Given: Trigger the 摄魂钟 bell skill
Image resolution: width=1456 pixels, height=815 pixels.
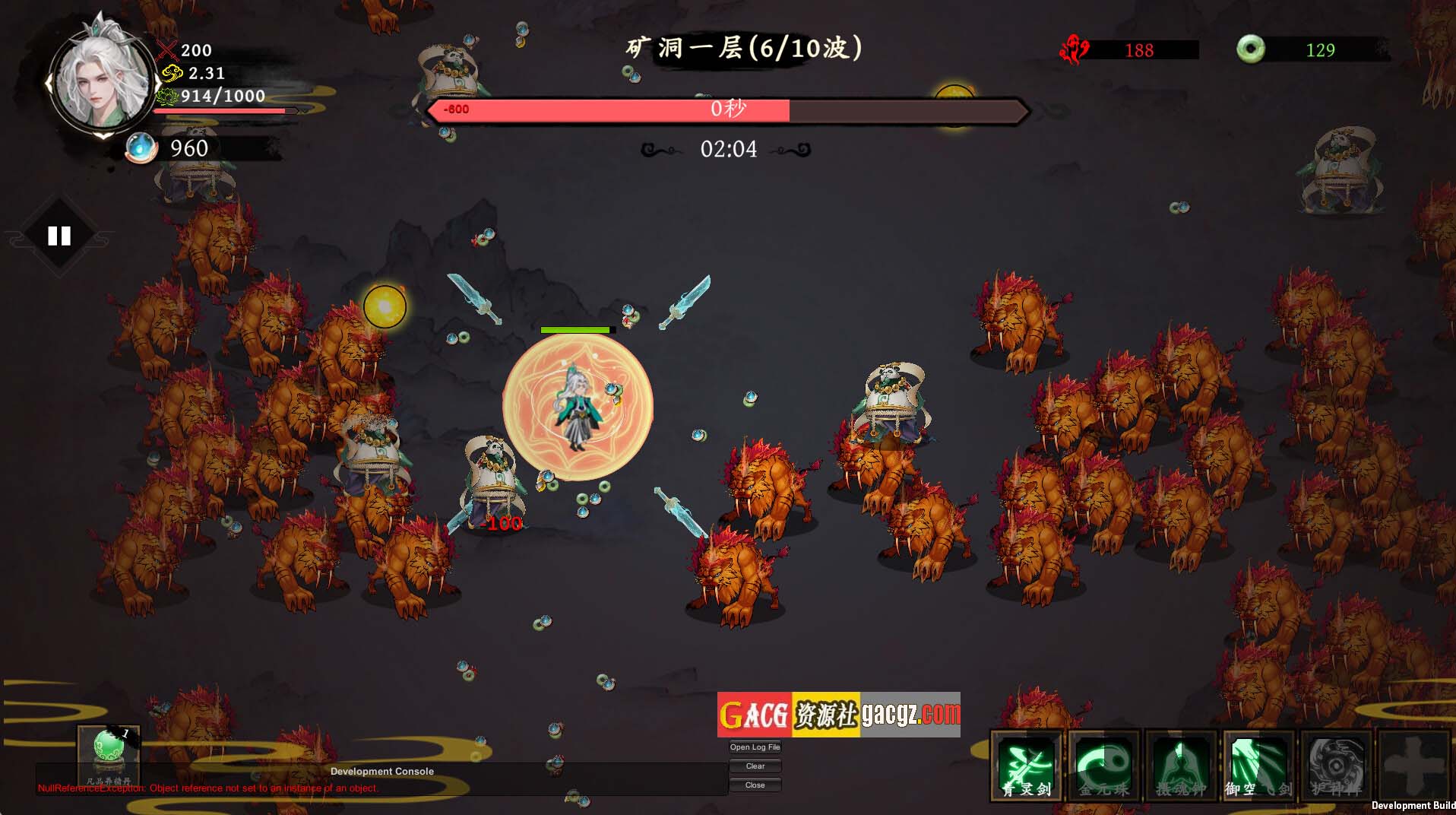Looking at the screenshot, I should (x=1181, y=766).
